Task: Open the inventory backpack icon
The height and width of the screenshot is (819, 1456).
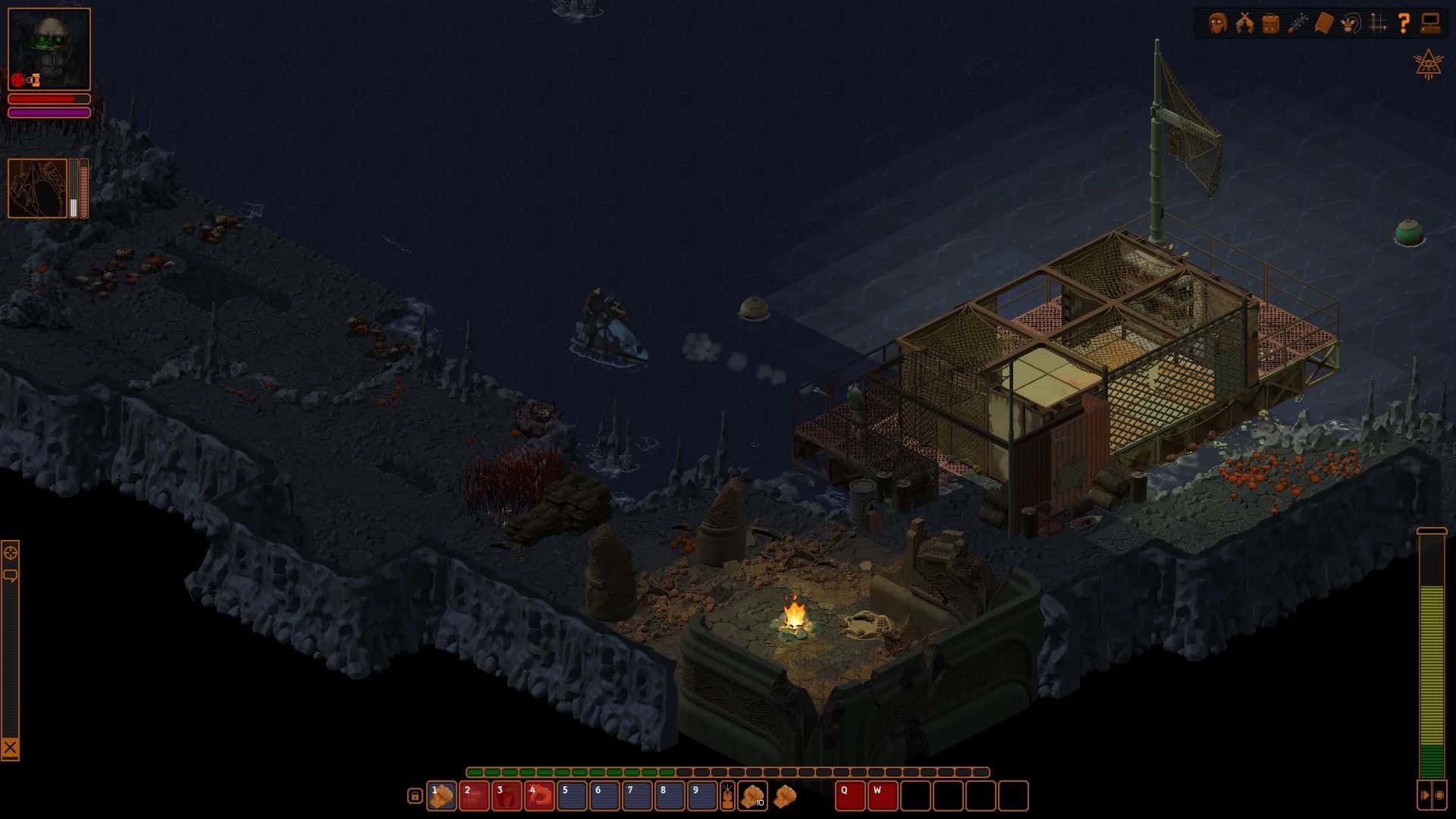Action: click(1271, 24)
